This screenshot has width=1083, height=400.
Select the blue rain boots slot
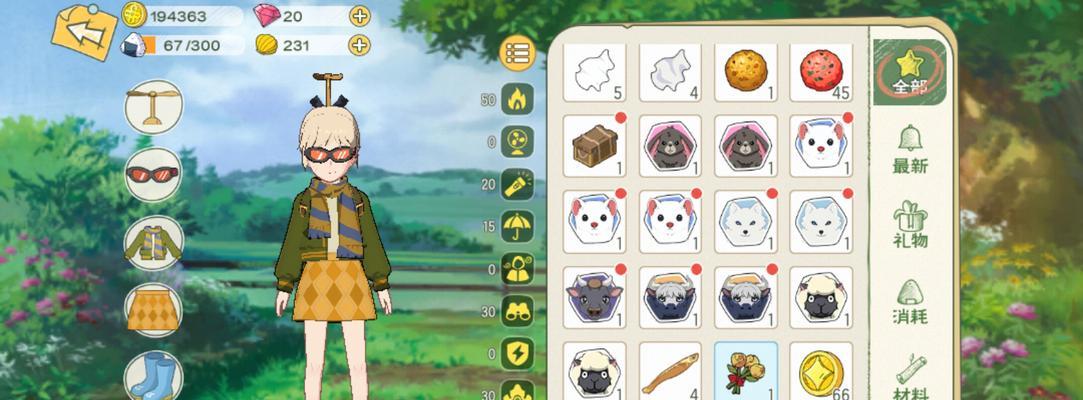click(x=153, y=376)
